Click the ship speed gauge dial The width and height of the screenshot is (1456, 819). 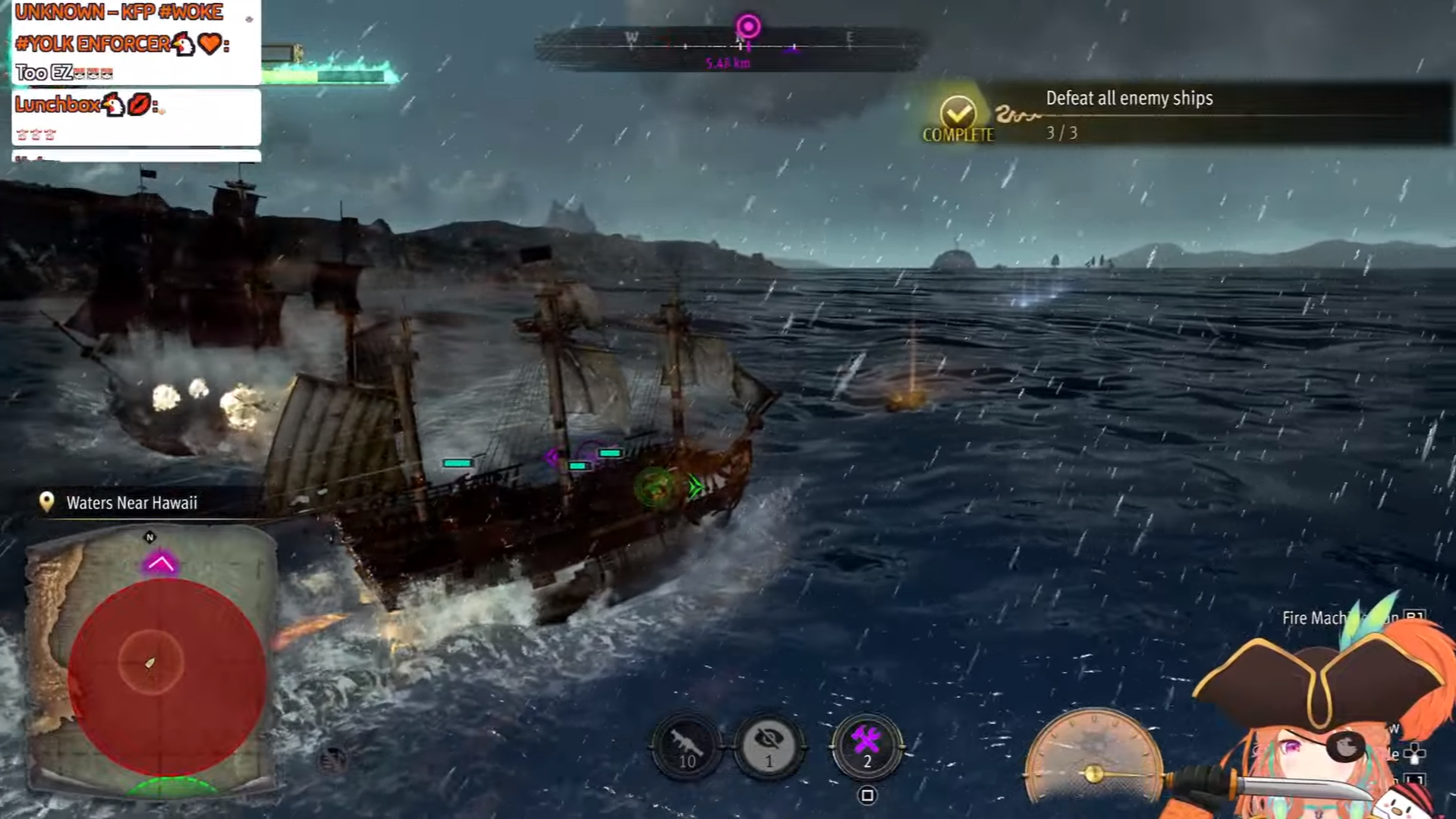1093,758
